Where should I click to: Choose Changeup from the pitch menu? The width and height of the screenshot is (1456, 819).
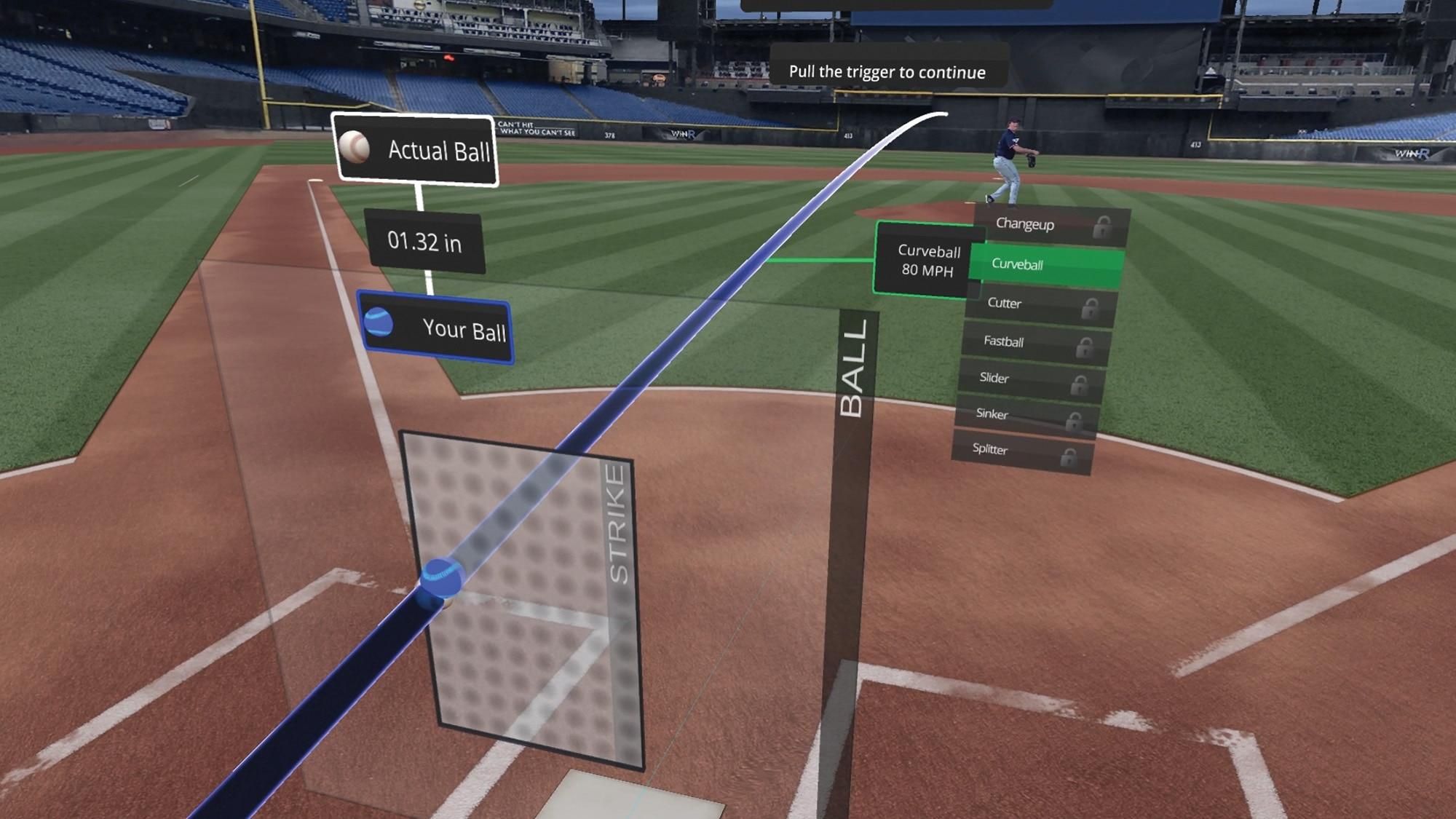tap(1026, 225)
